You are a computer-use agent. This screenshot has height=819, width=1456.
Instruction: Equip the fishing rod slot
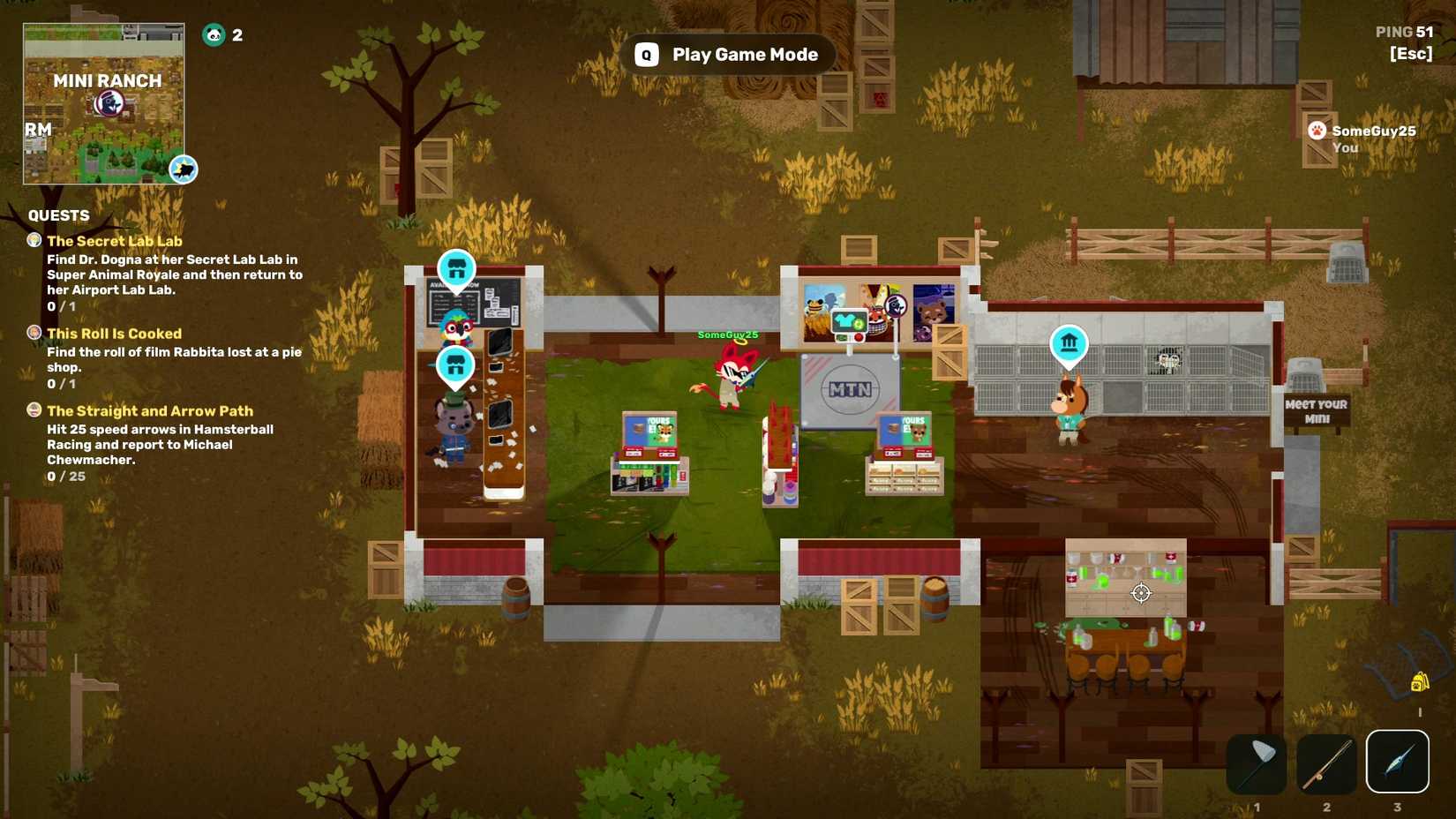(x=1326, y=763)
